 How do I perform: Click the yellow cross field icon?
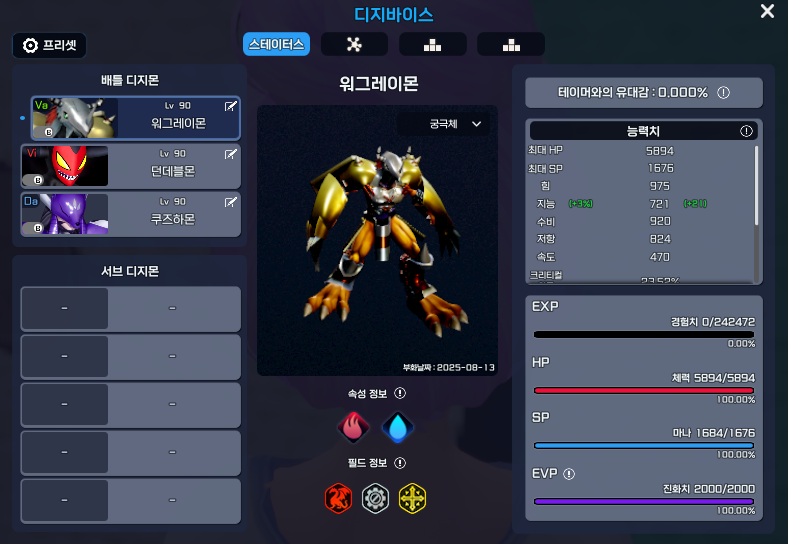412,497
